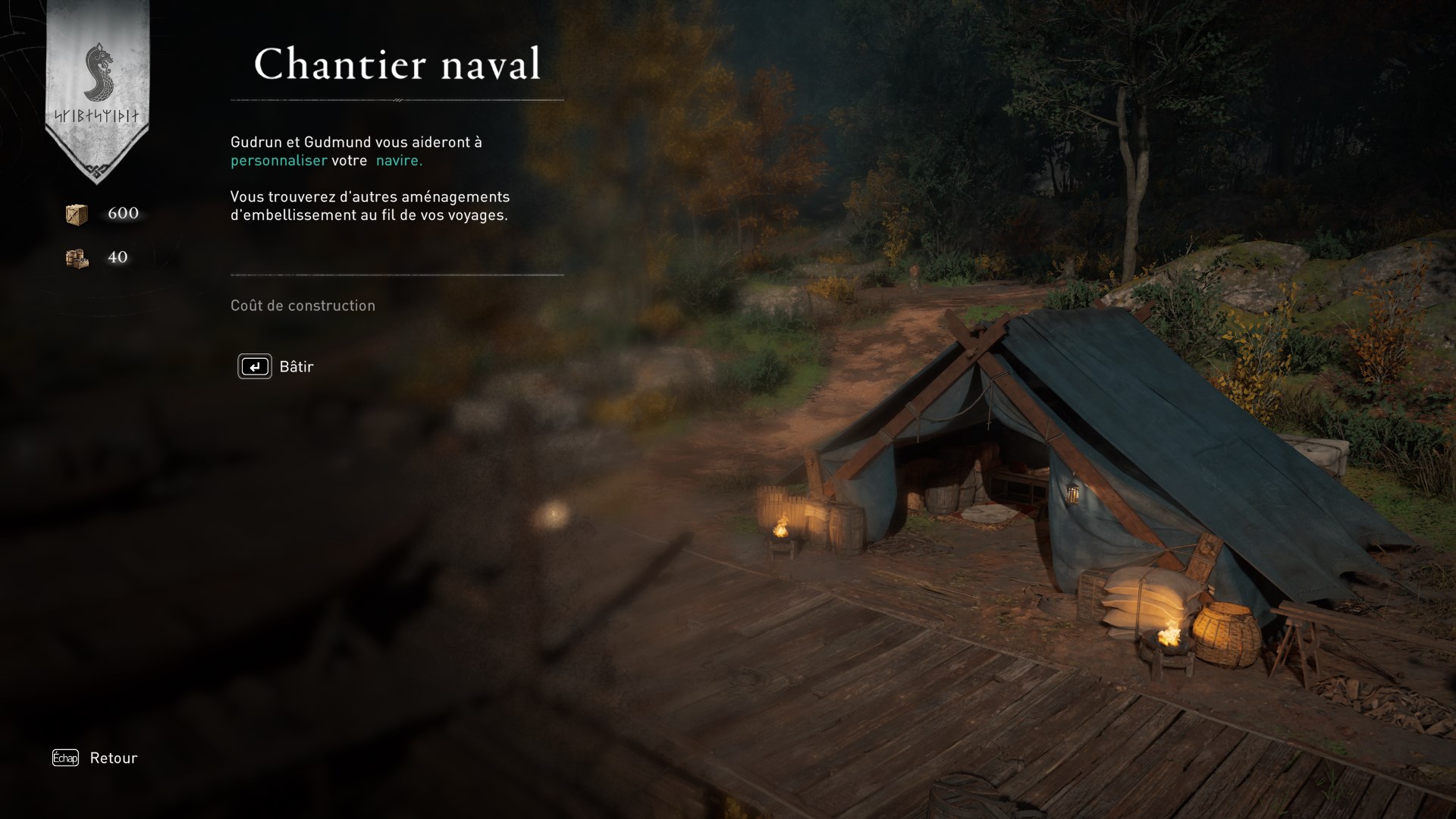Click the navire link in teal text
The image size is (1456, 819).
(x=398, y=161)
